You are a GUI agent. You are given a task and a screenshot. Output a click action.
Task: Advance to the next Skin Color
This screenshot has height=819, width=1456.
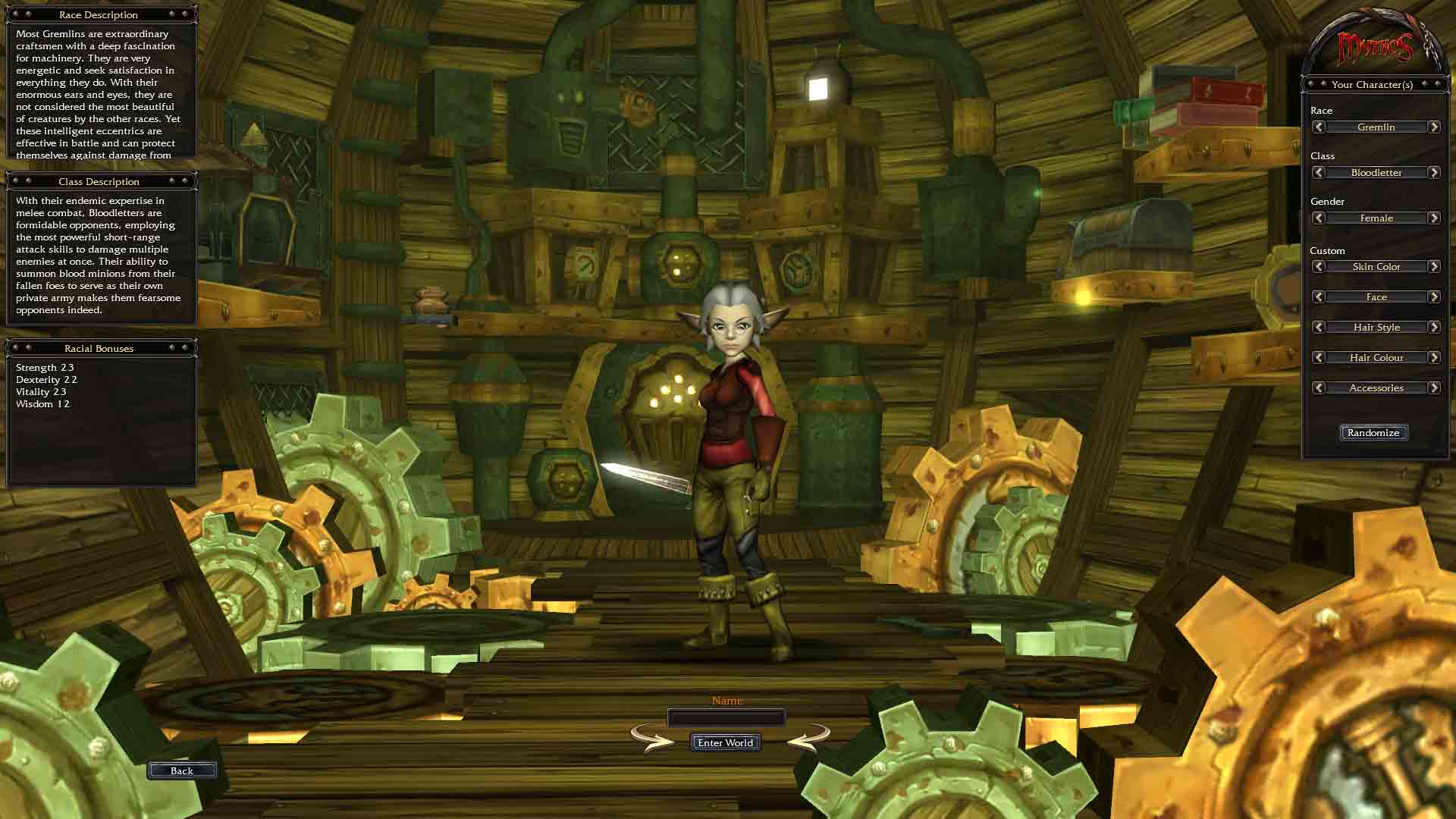point(1433,266)
